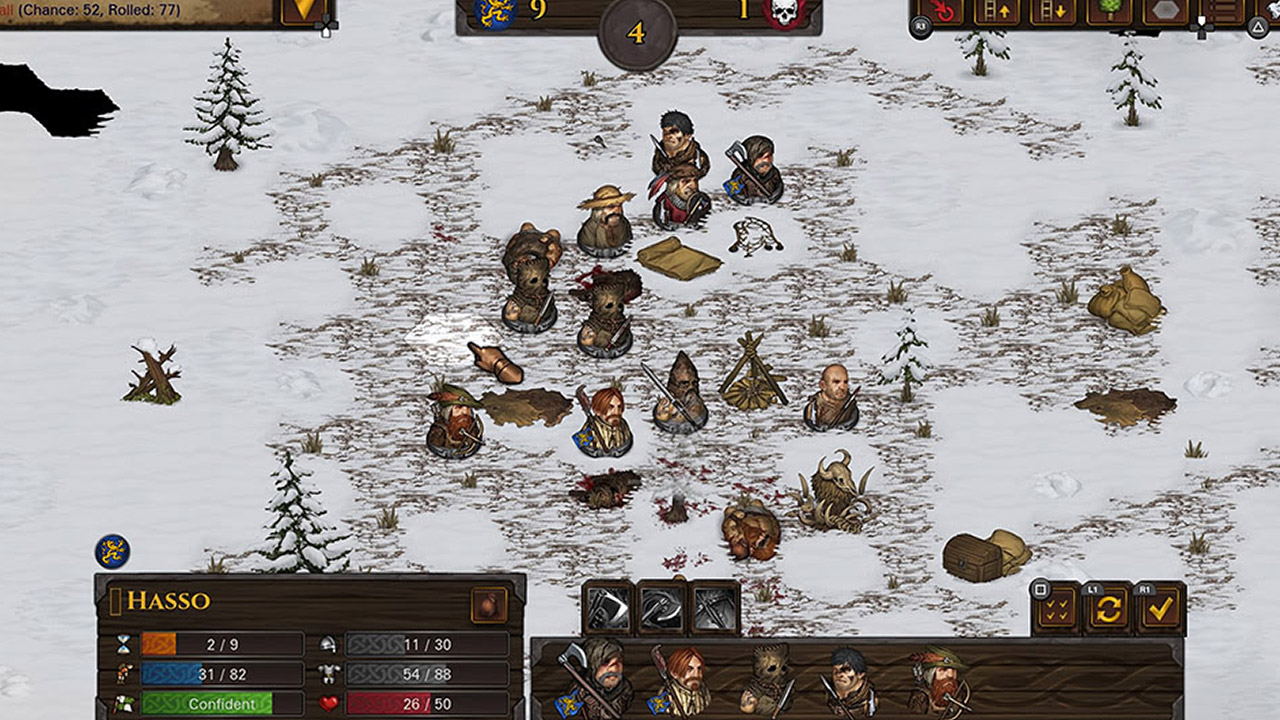
Task: Select the sack-masked enemy portrait in turn order
Action: (x=767, y=680)
